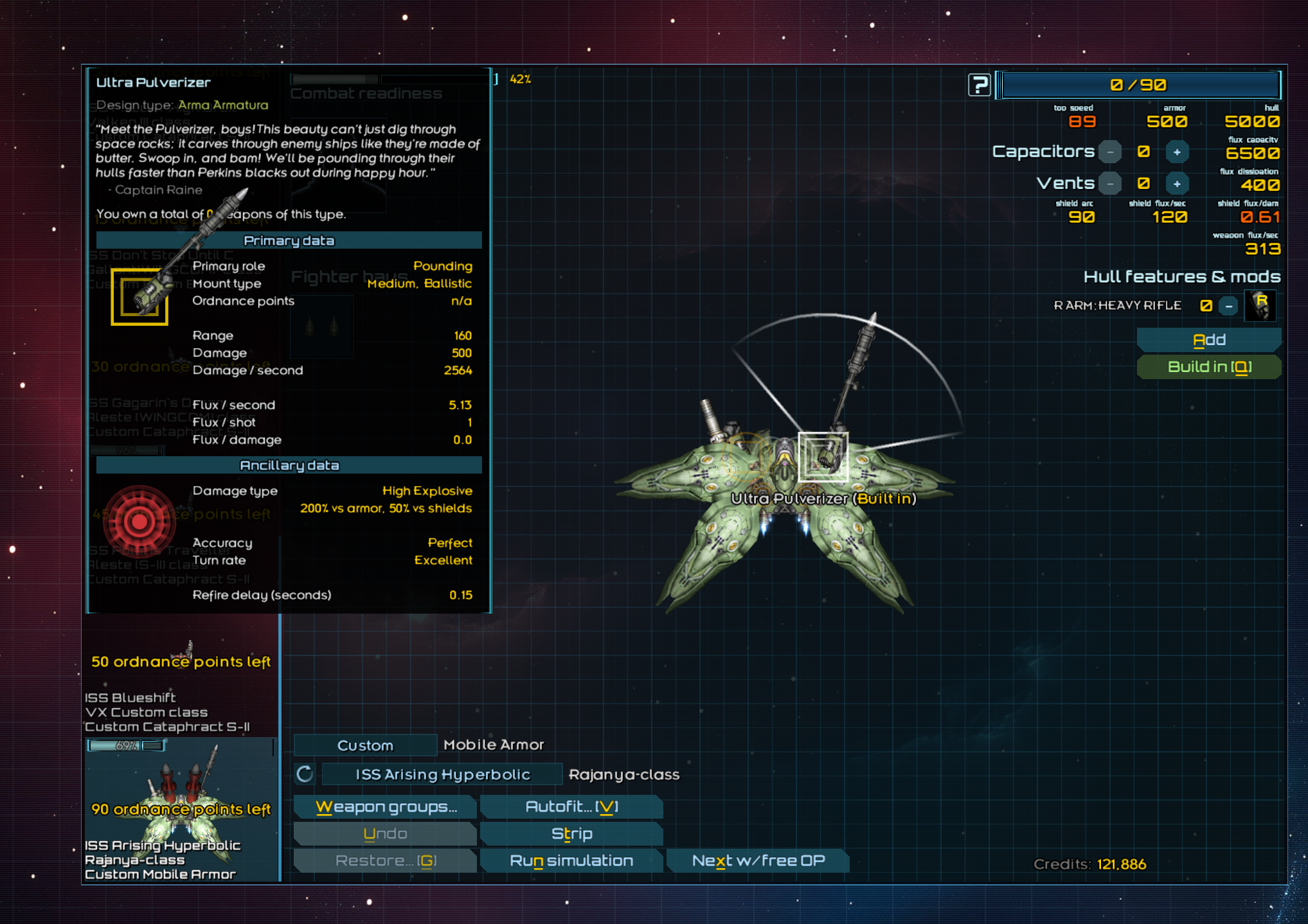The width and height of the screenshot is (1308, 924).
Task: Open the question mark help button
Action: (979, 85)
